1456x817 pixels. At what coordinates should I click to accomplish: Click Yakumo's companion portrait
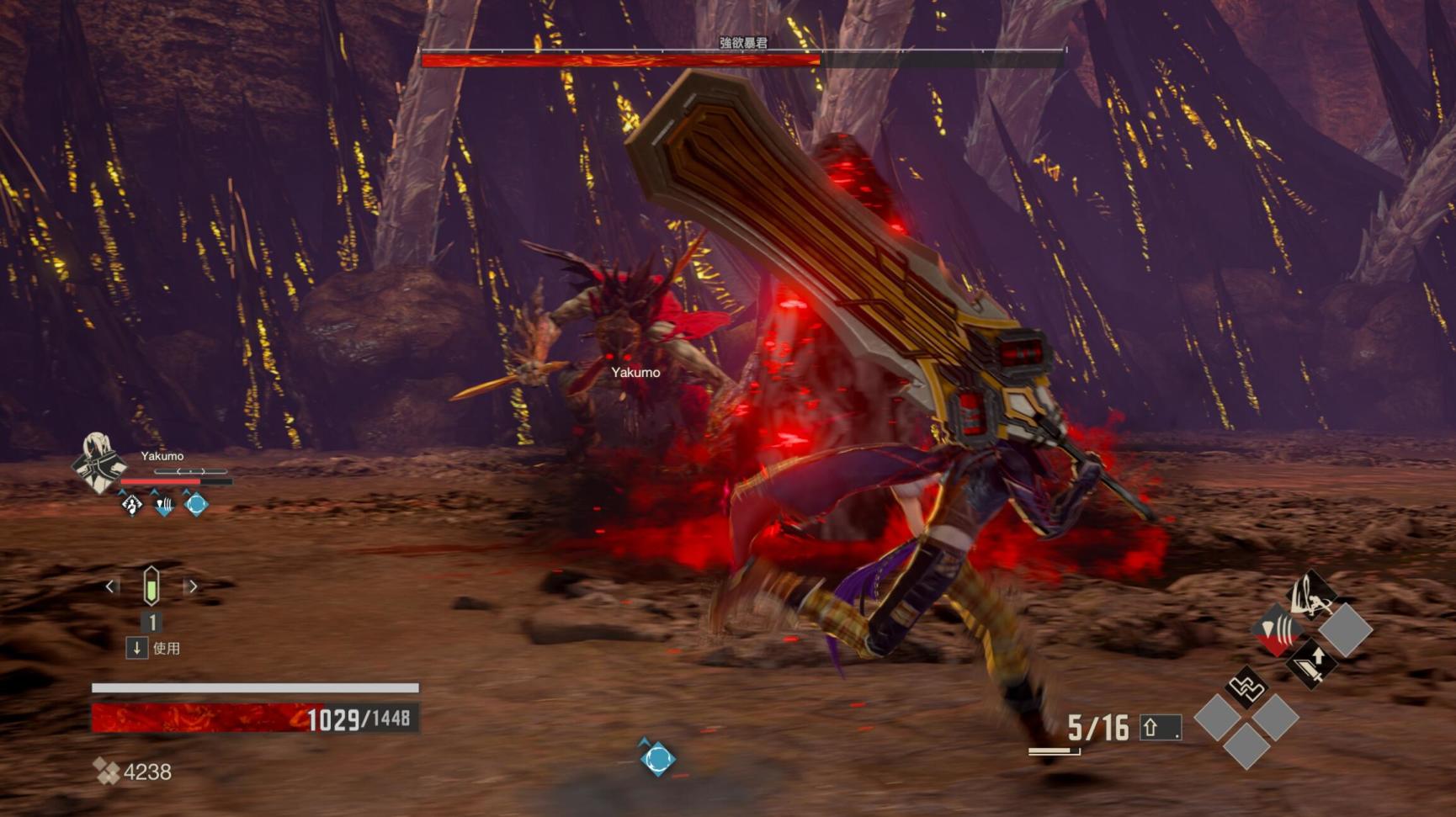(x=97, y=462)
